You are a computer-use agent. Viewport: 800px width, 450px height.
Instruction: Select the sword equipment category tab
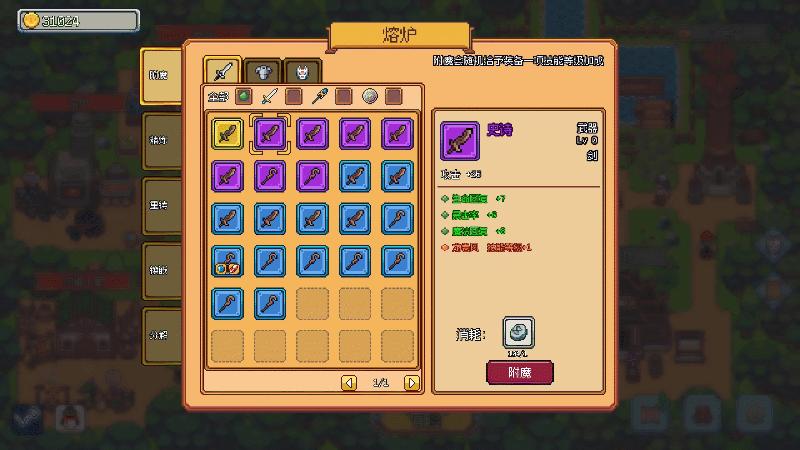pyautogui.click(x=223, y=71)
